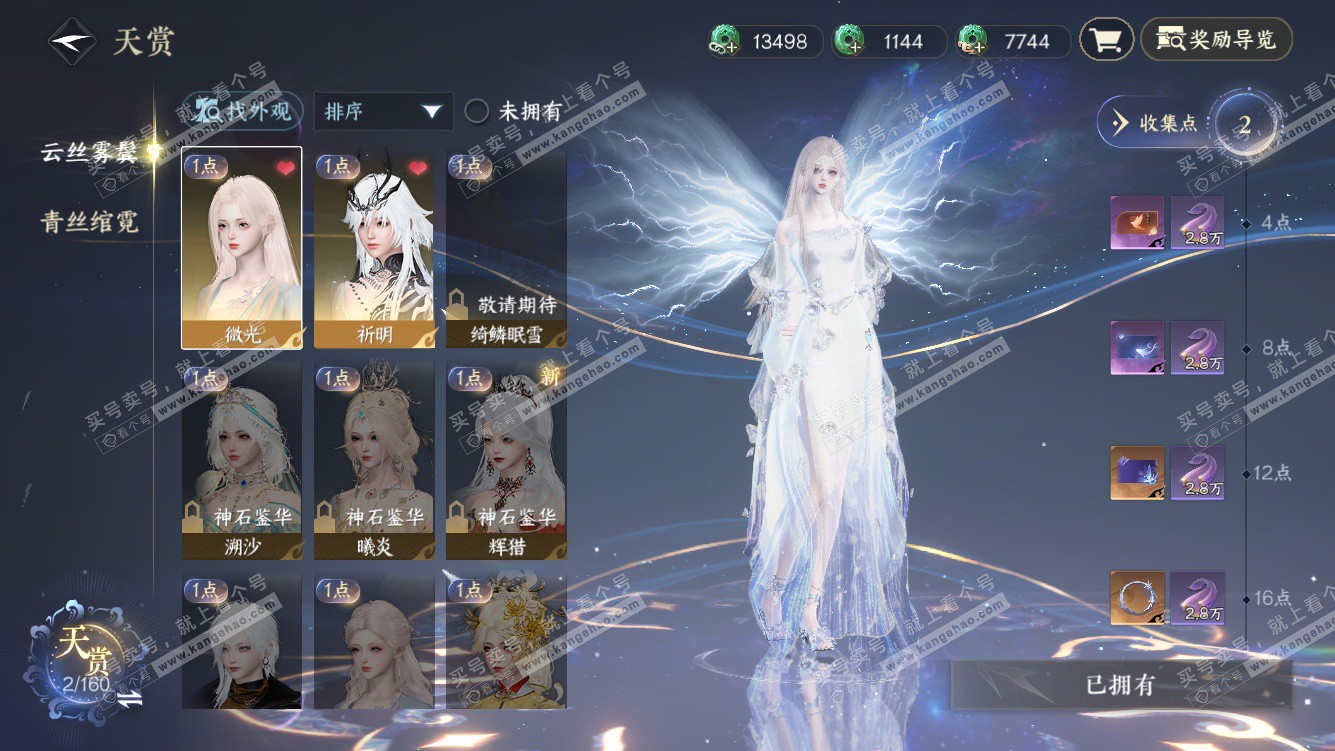This screenshot has width=1335, height=751.
Task: Select the 微光 hairstyle card
Action: point(241,248)
